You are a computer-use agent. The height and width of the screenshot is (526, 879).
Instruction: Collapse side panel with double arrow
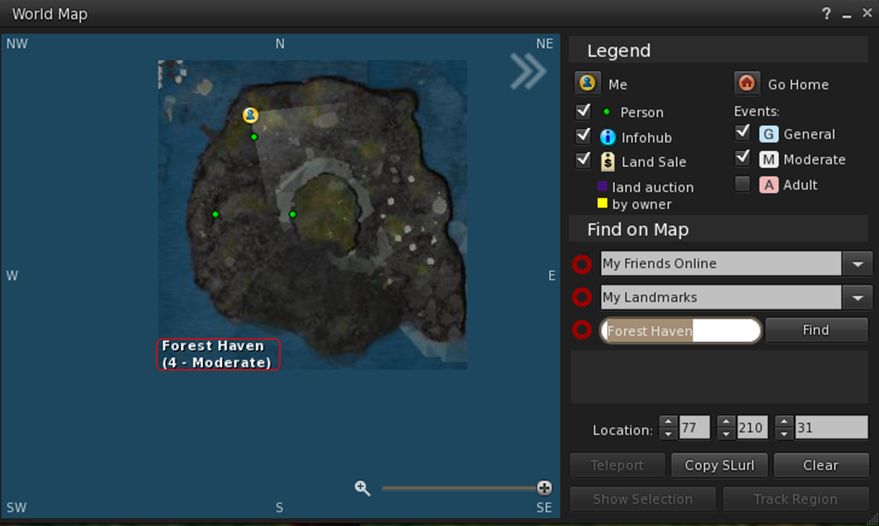pyautogui.click(x=528, y=70)
